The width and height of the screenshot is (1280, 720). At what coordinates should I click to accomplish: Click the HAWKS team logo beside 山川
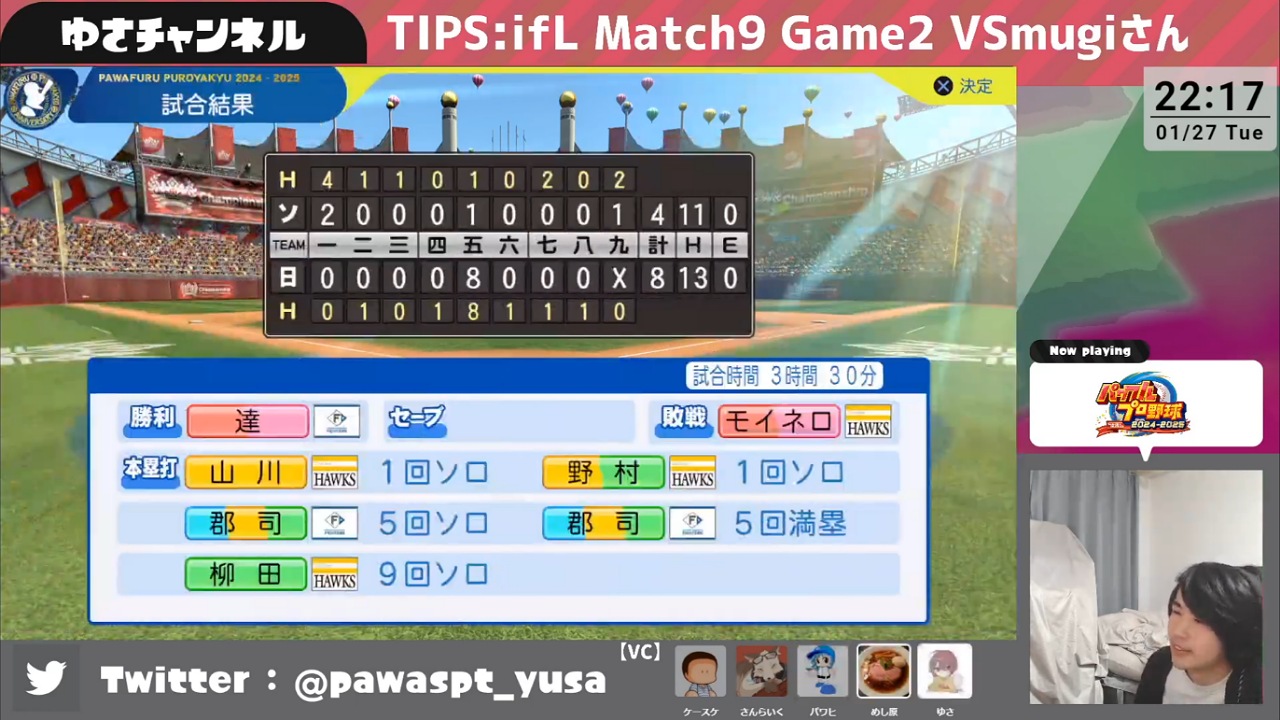[x=335, y=472]
